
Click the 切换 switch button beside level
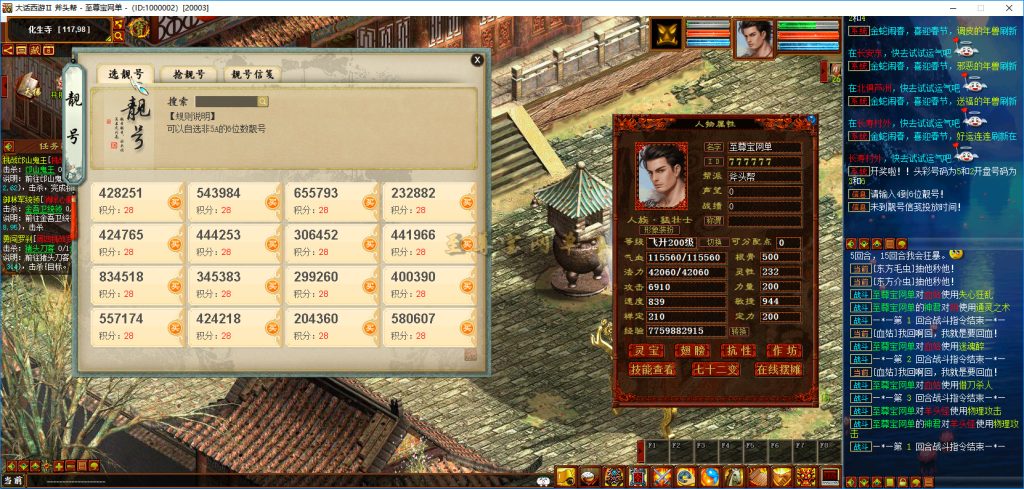tap(713, 242)
